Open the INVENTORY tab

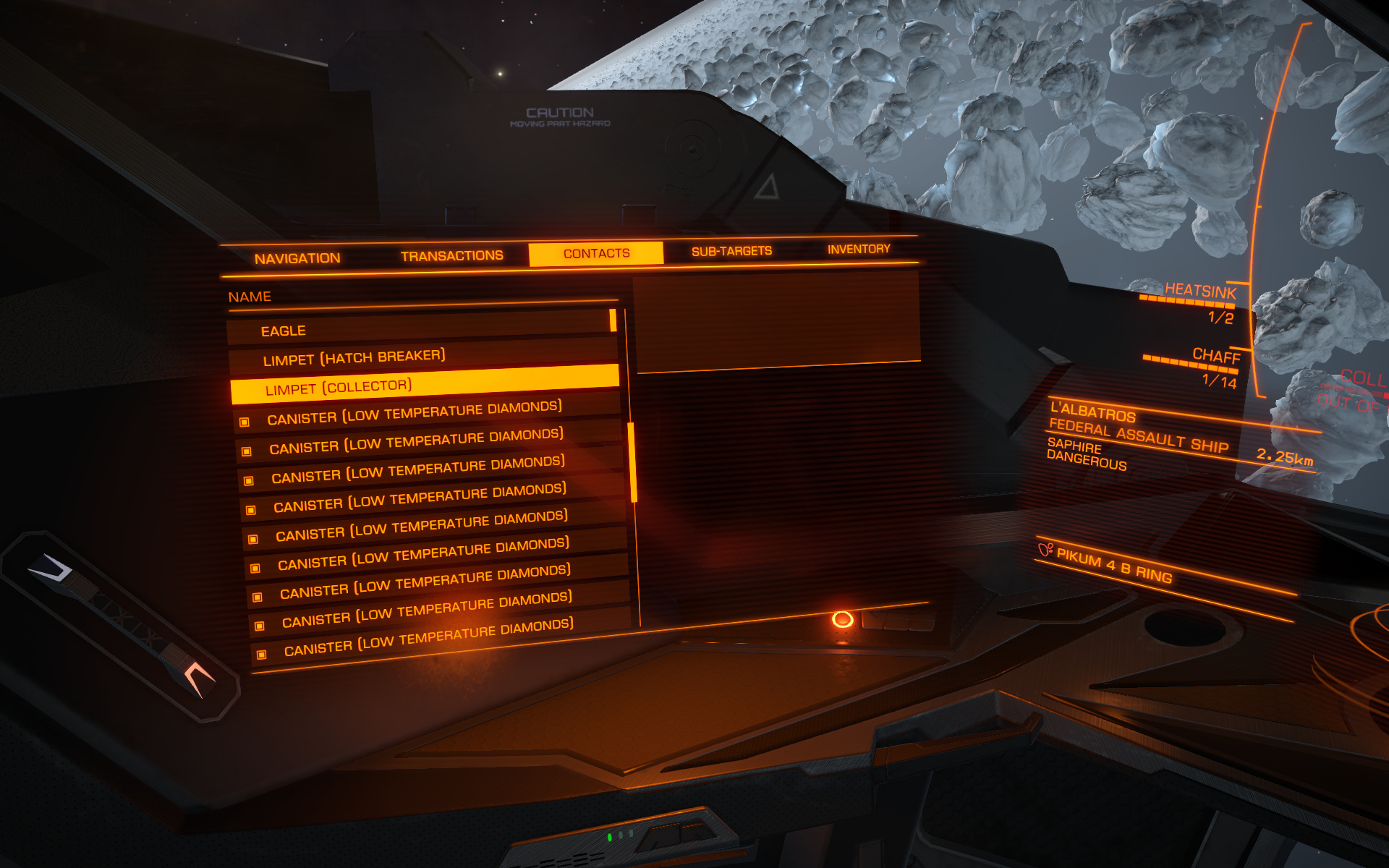[859, 249]
